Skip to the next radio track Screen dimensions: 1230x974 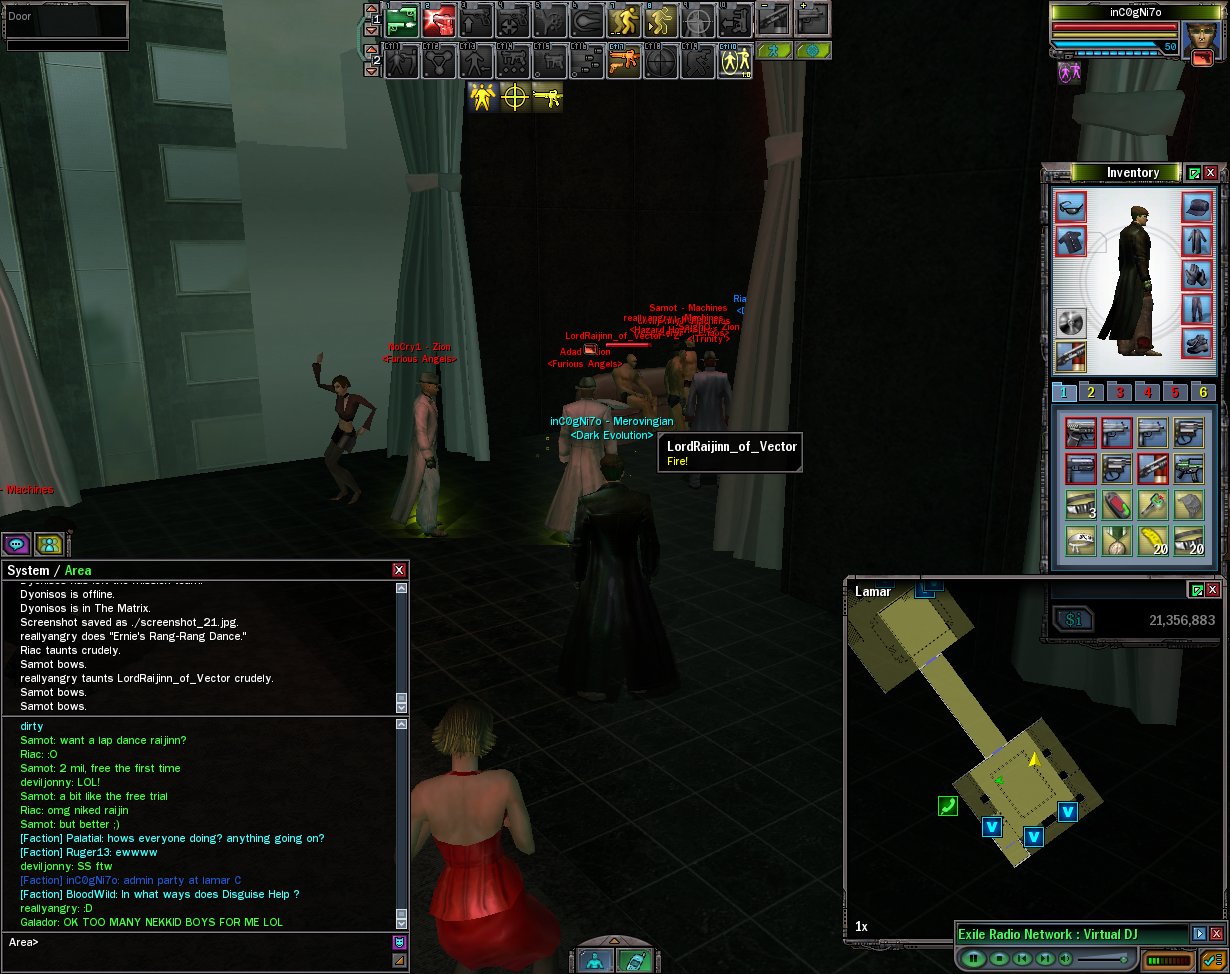[x=1045, y=959]
